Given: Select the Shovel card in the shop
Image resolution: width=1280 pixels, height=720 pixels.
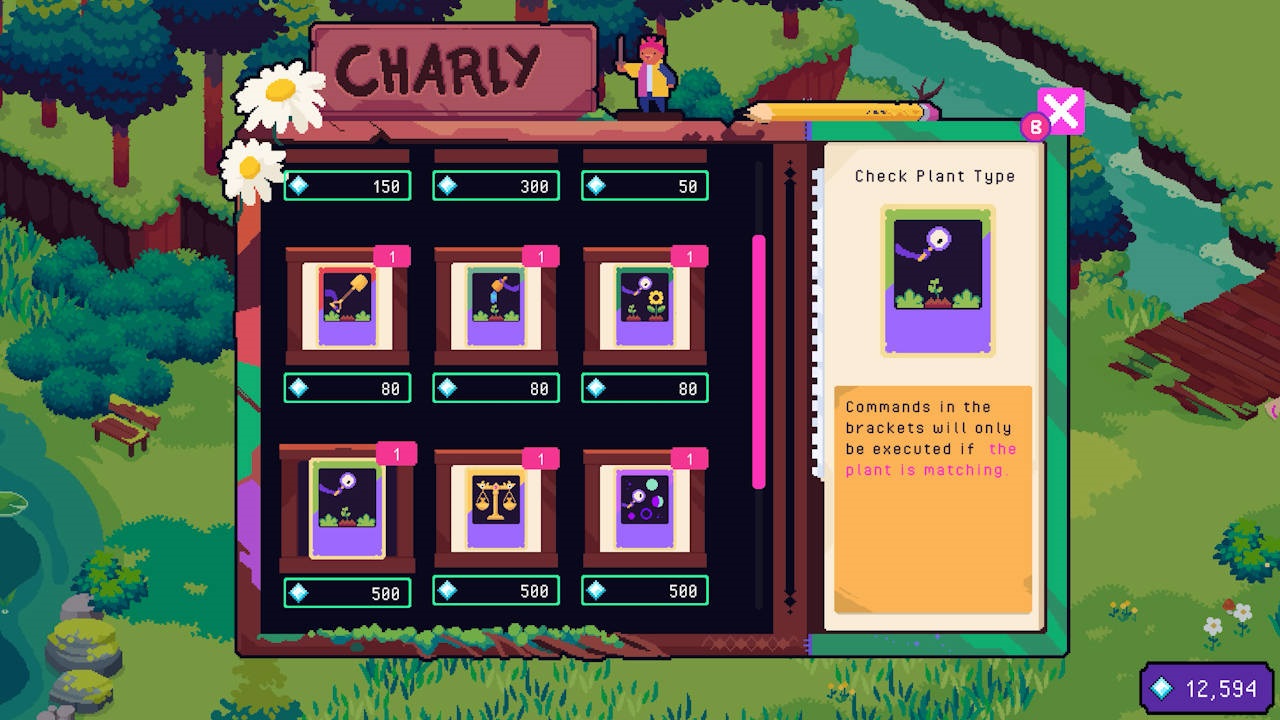Looking at the screenshot, I should (347, 307).
